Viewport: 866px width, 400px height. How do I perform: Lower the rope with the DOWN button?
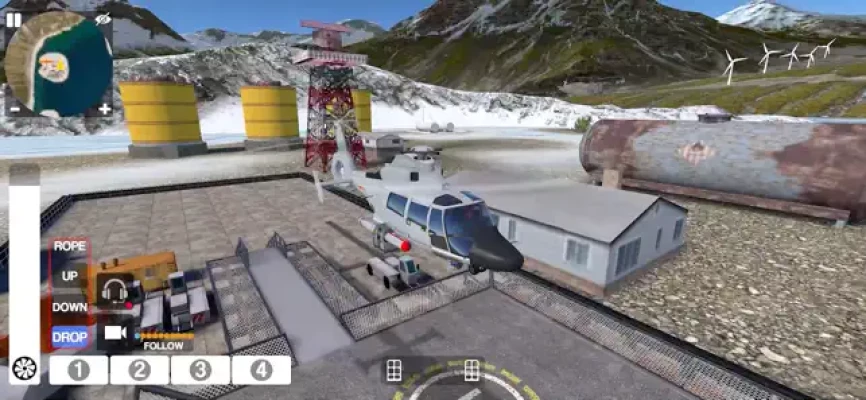(x=70, y=307)
